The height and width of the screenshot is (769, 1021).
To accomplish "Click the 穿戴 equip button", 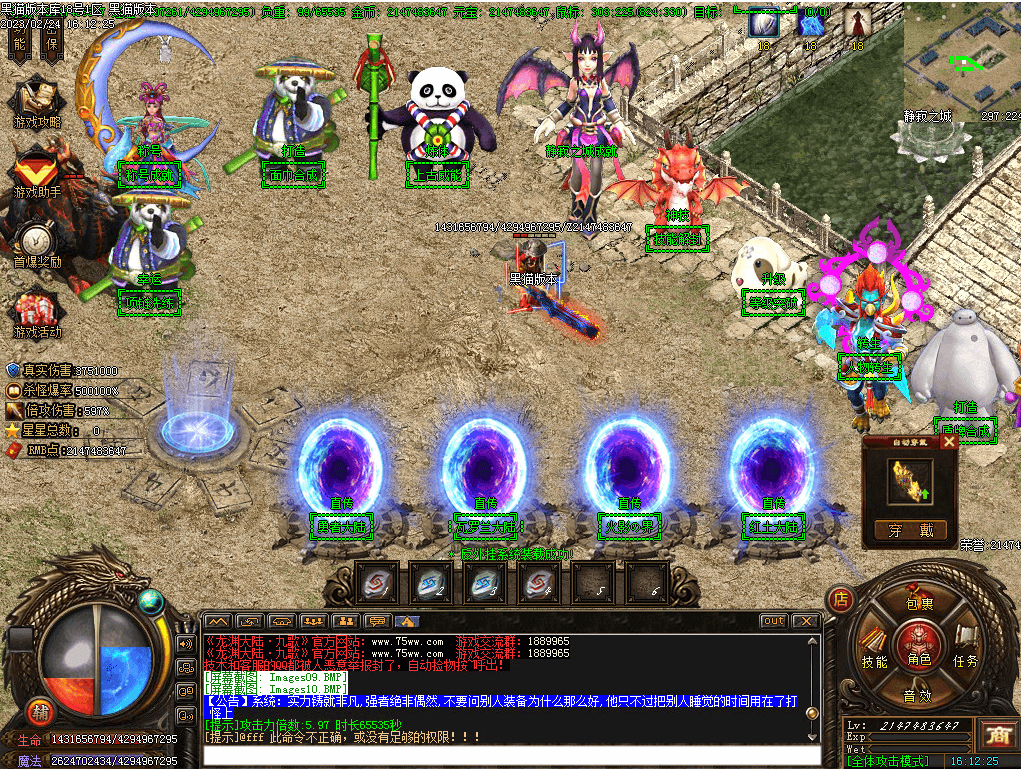I will pos(909,530).
